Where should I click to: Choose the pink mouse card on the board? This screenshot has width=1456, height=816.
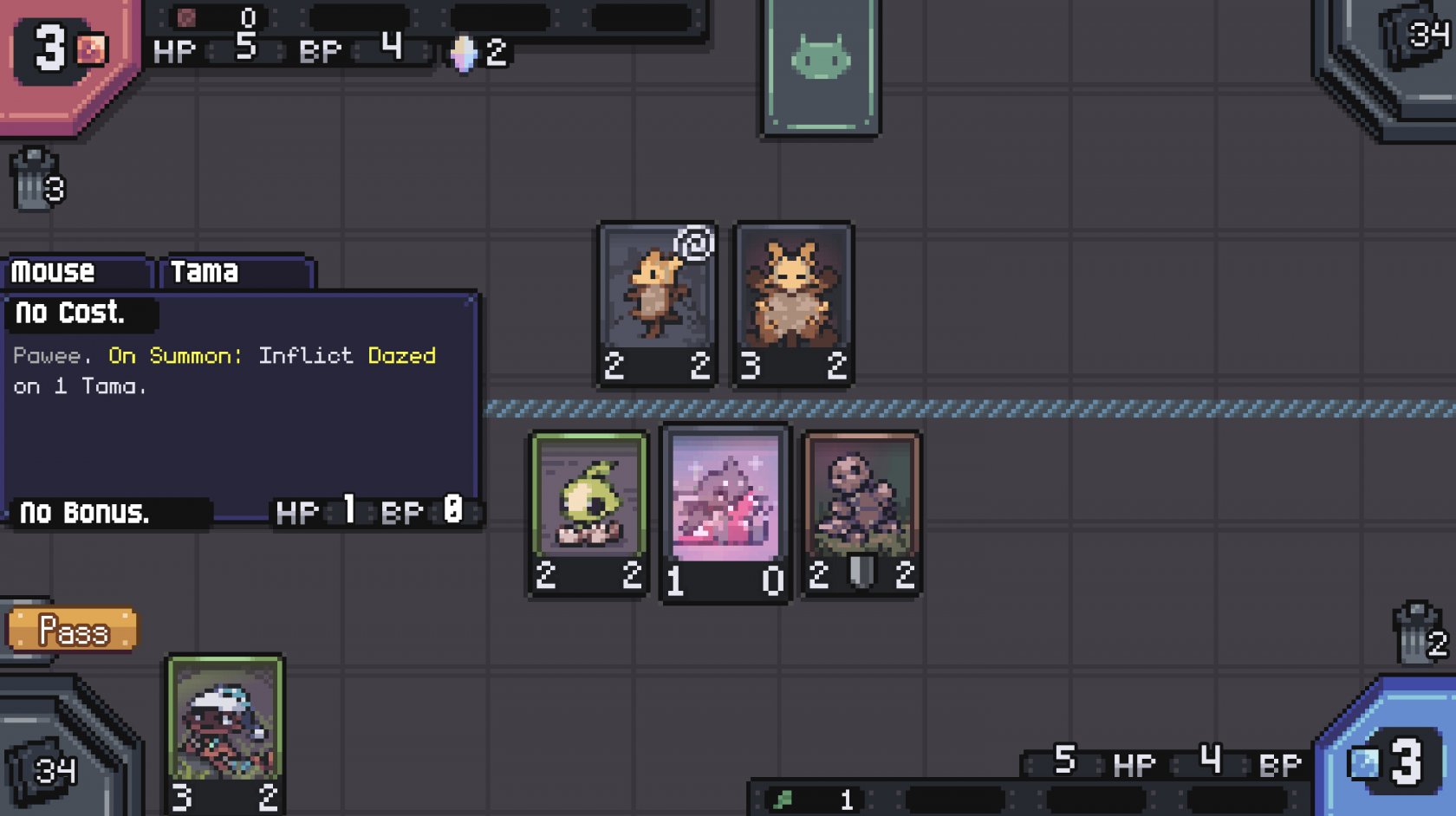click(725, 513)
